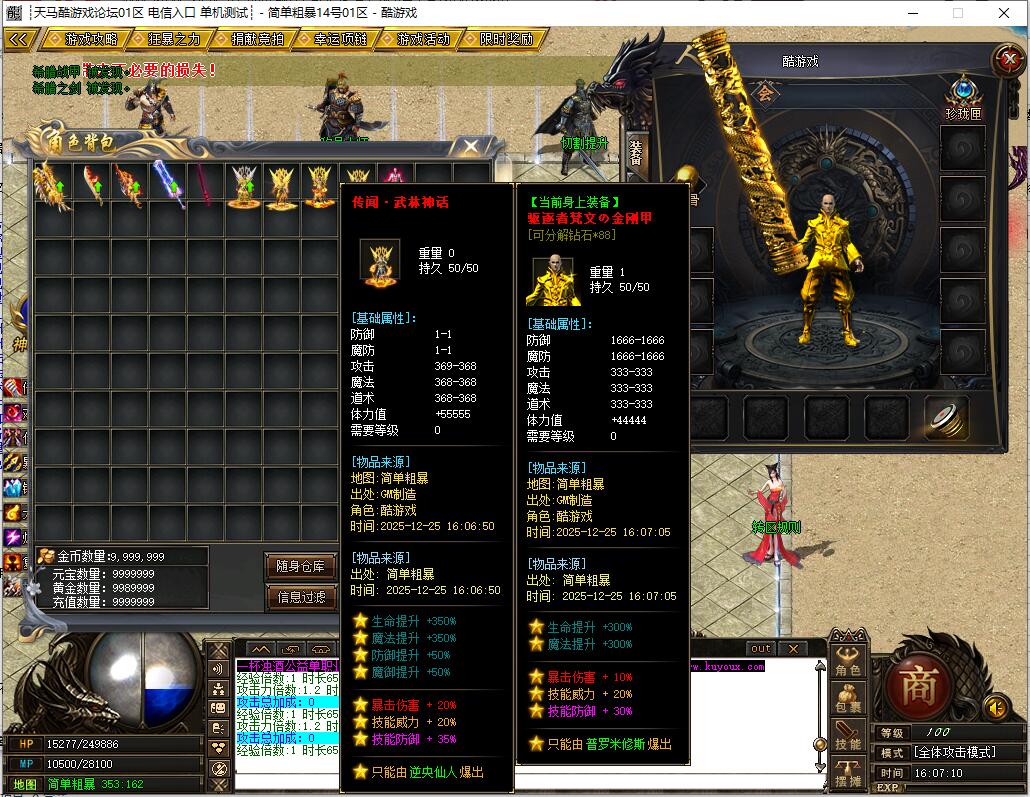Viewport: 1030px width, 797px height.
Task: Close the character equipment panel
Action: (1007, 60)
